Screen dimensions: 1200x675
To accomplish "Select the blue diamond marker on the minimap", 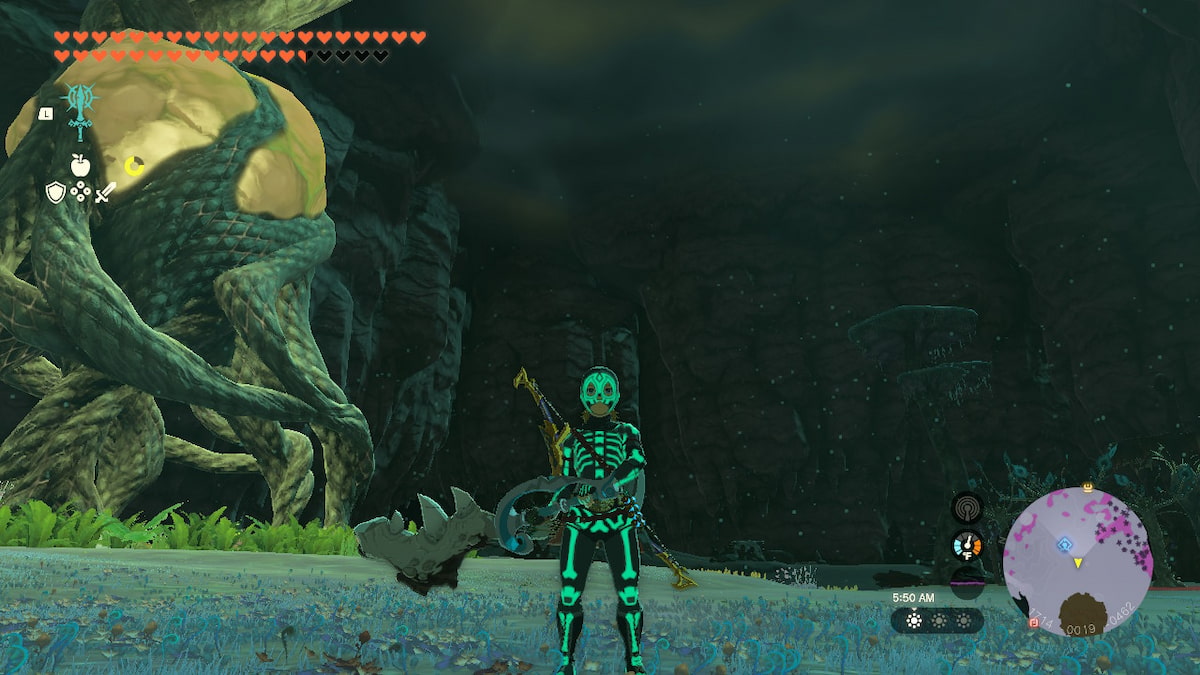I will click(x=1066, y=545).
